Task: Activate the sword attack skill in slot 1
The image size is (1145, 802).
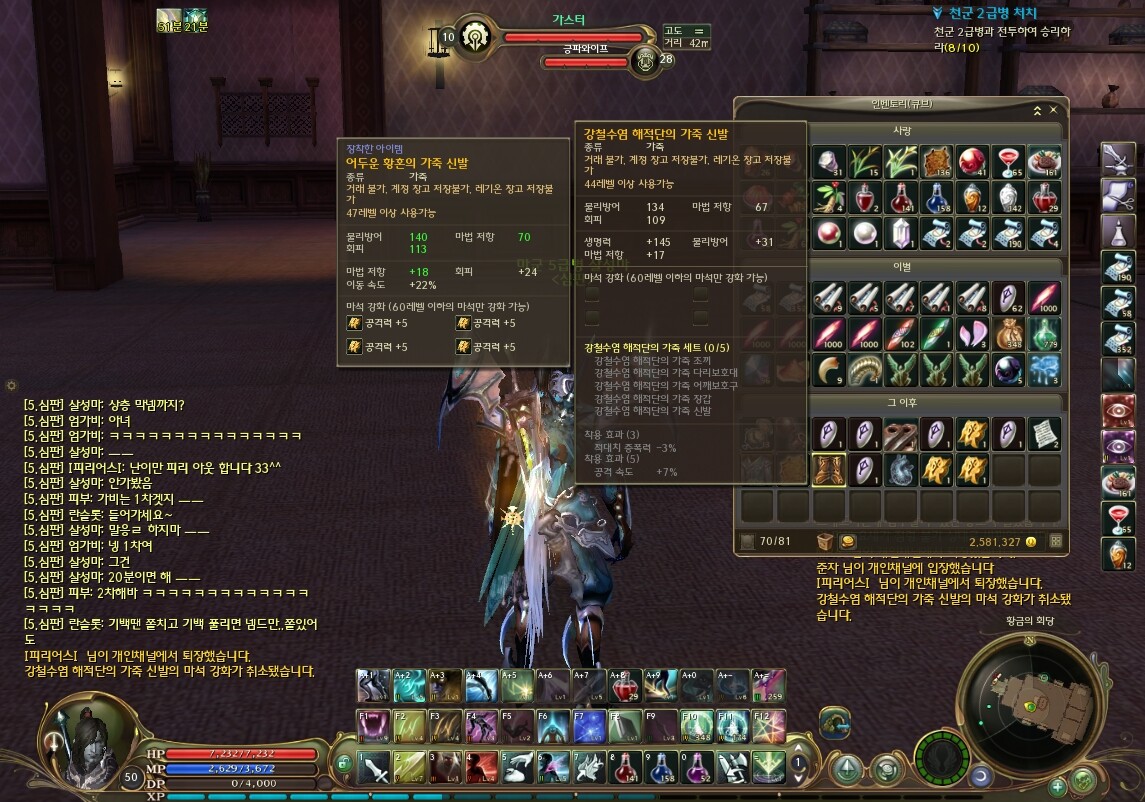Action: [x=374, y=767]
